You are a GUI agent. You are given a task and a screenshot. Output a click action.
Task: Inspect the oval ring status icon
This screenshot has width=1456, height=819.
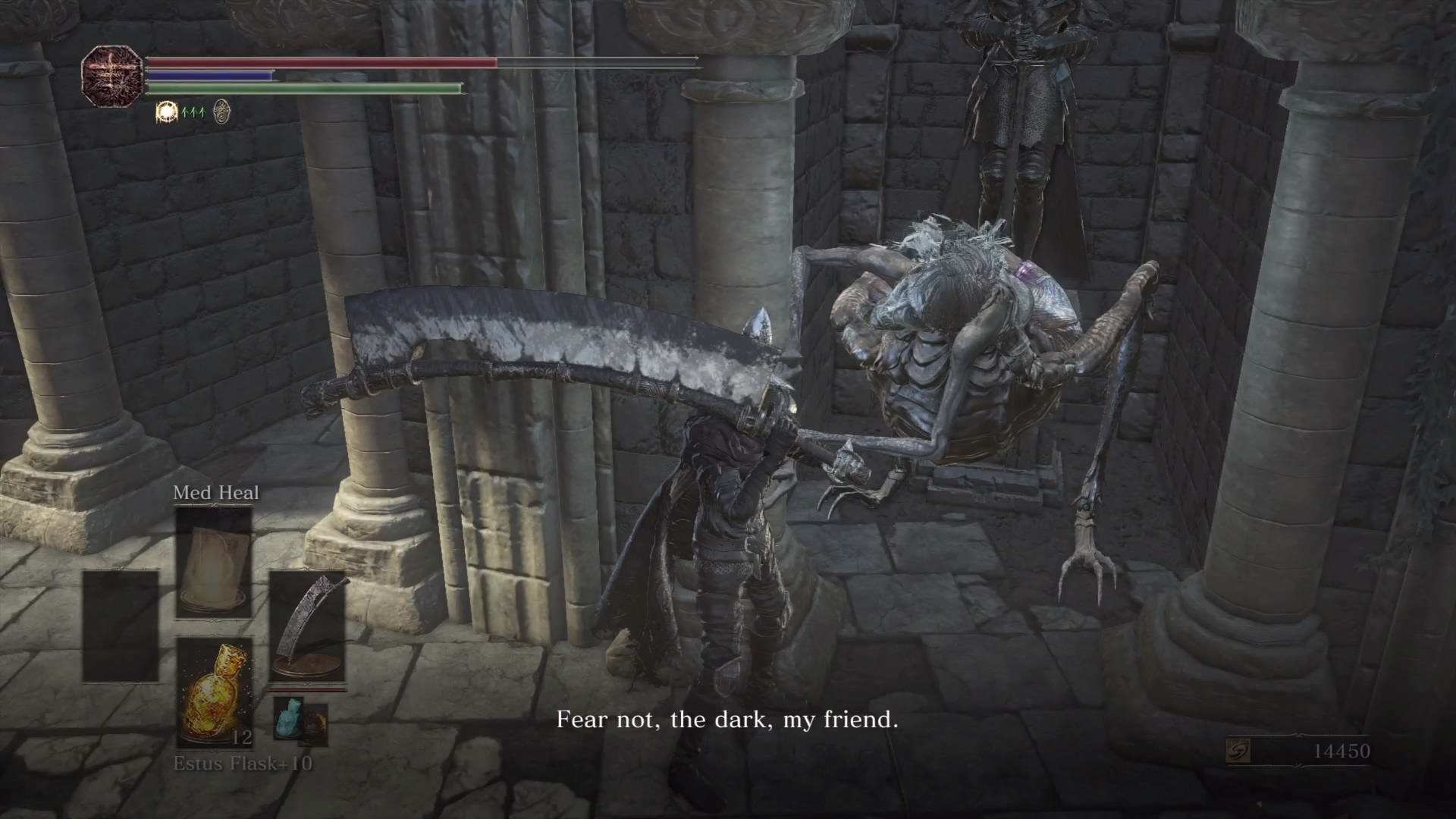[221, 112]
